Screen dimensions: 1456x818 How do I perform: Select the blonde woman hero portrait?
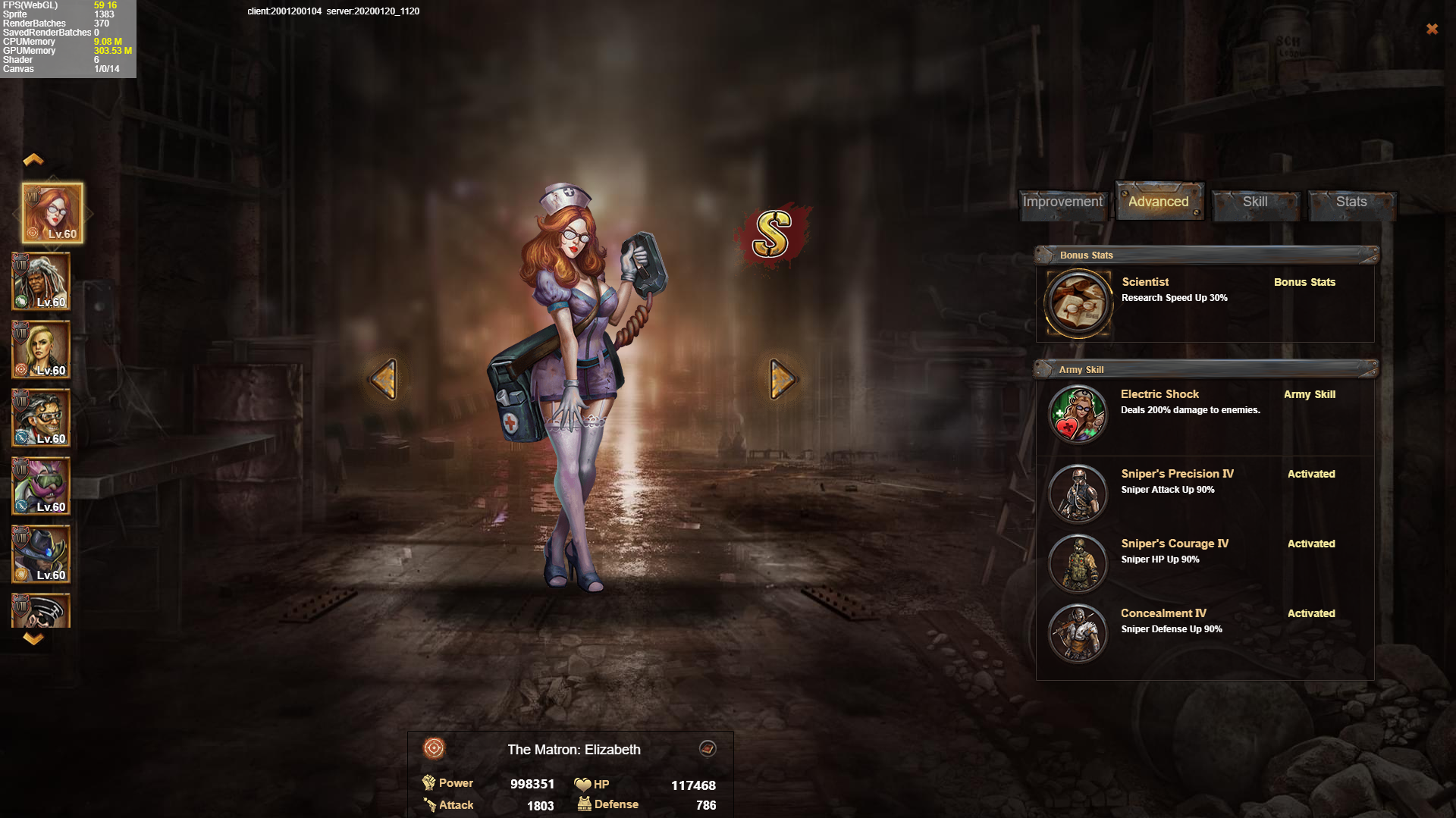[x=42, y=349]
